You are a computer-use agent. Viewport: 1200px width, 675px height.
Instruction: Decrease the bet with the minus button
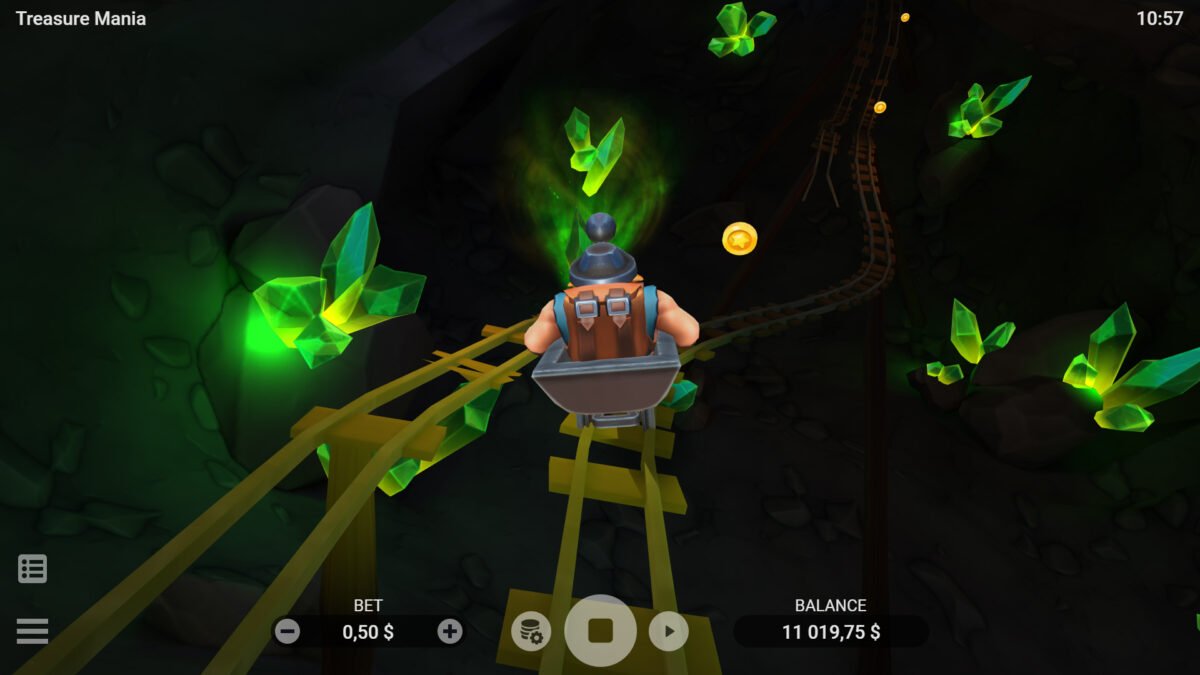[x=287, y=631]
